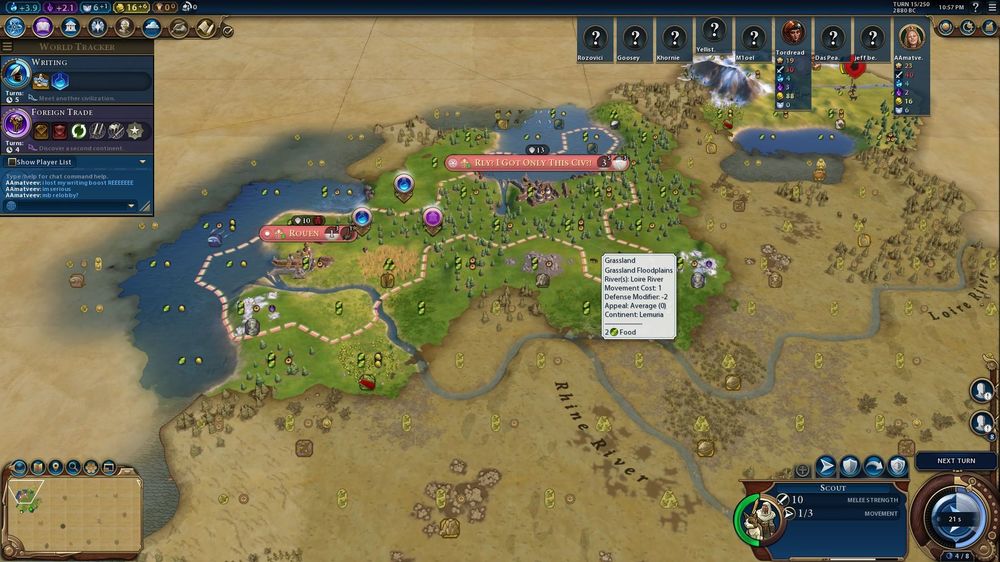
Task: Open the Government screen from the top bar
Action: coord(72,29)
